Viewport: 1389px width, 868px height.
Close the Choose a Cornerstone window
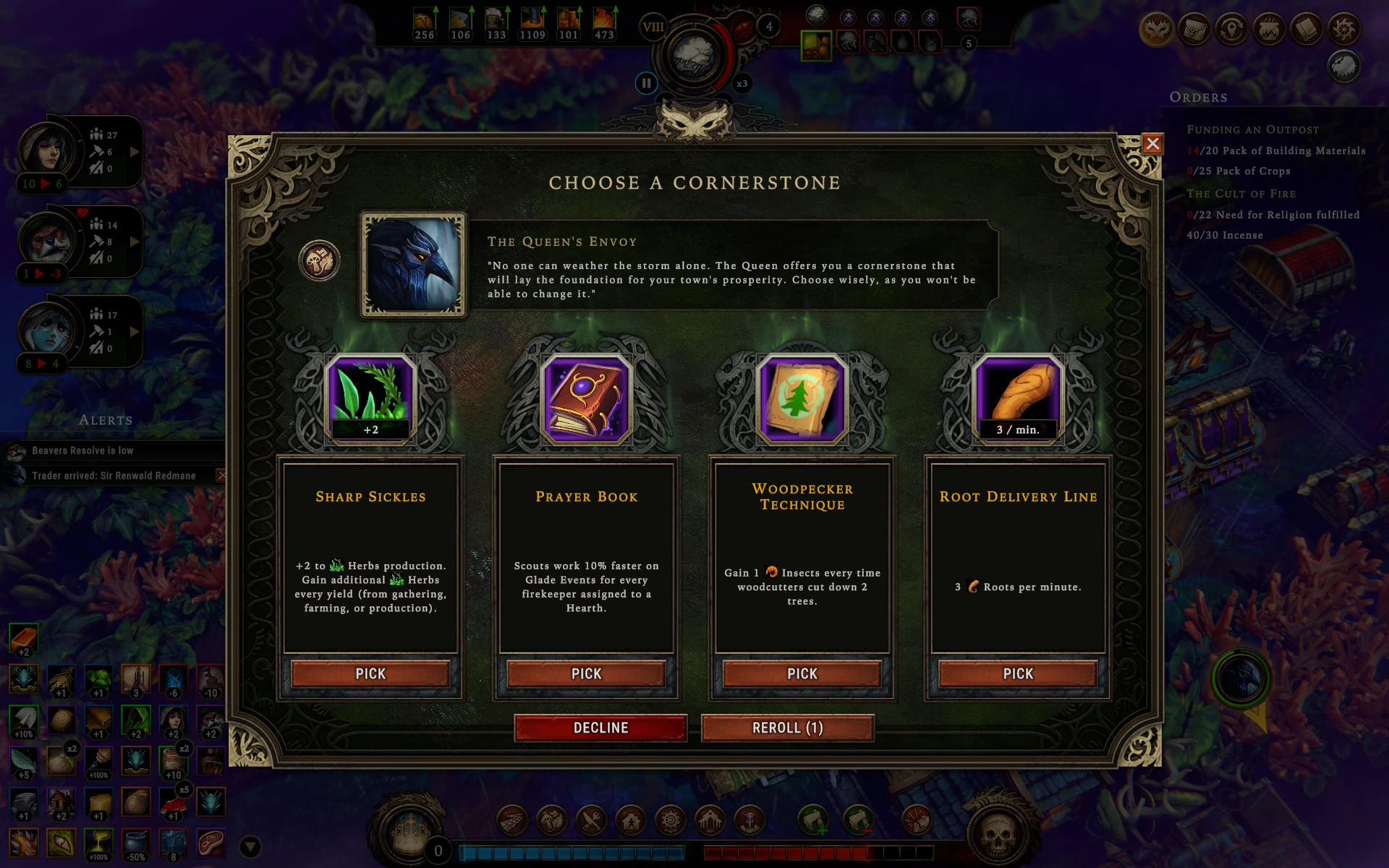coord(1152,144)
